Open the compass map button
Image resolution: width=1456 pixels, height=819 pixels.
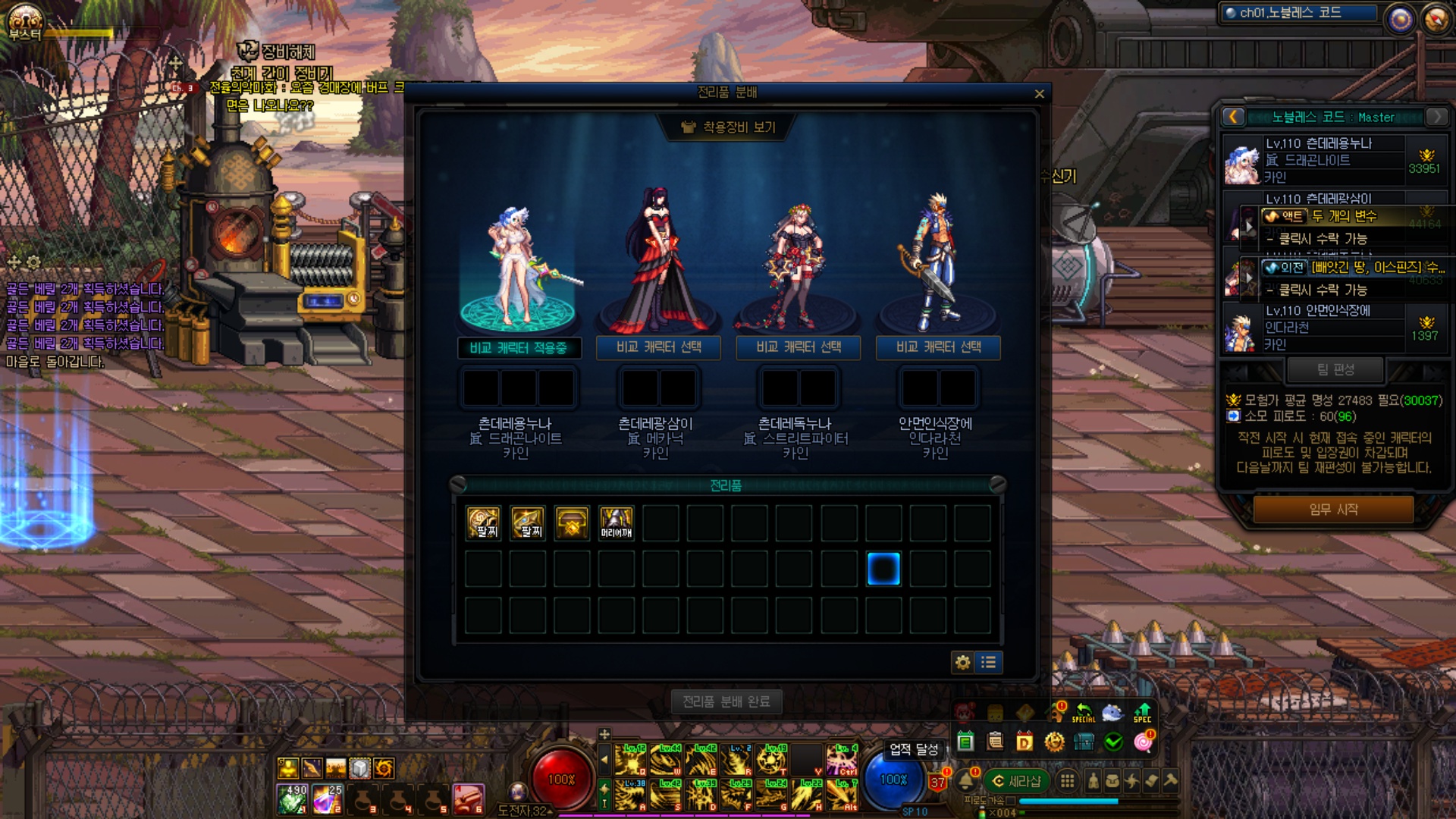1436,19
